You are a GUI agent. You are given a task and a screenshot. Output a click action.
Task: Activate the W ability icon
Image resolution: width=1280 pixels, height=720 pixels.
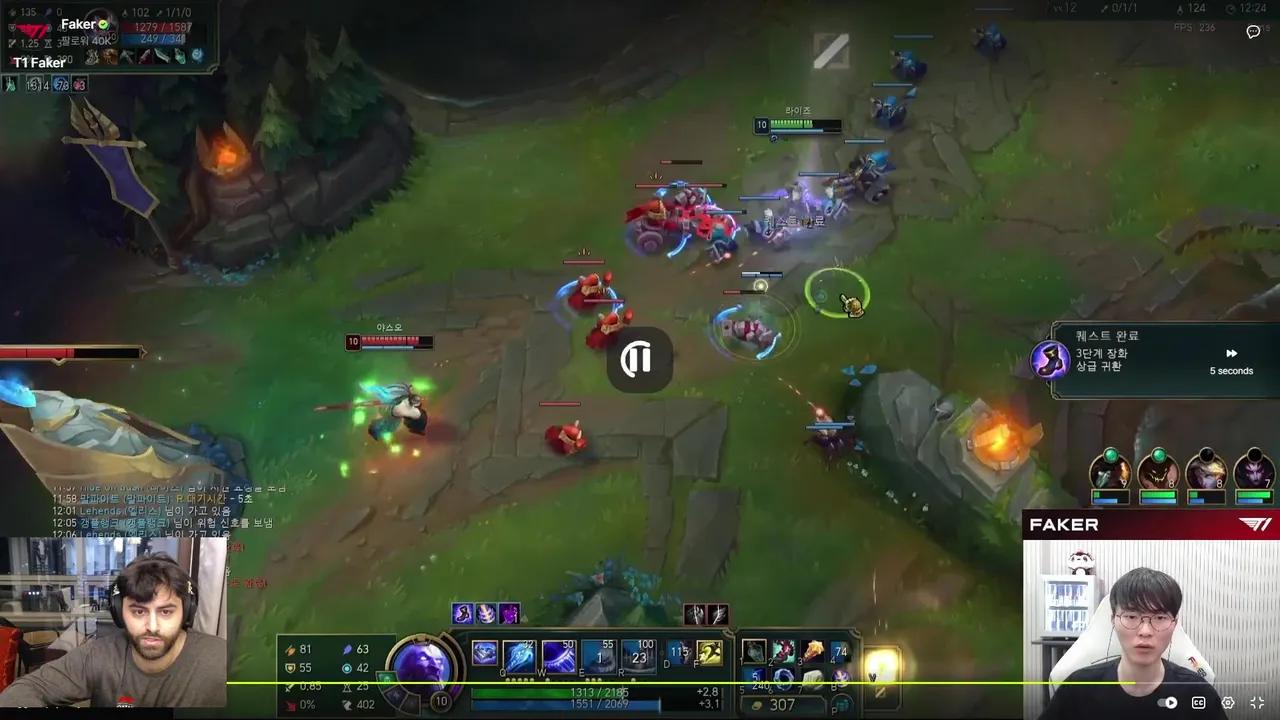tap(557, 655)
